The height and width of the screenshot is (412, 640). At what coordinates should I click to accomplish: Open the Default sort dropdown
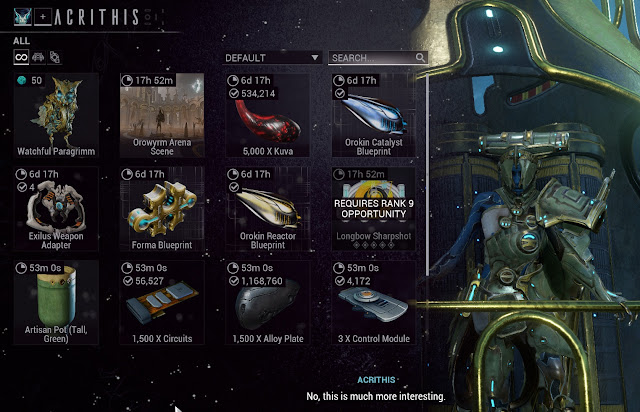[271, 58]
